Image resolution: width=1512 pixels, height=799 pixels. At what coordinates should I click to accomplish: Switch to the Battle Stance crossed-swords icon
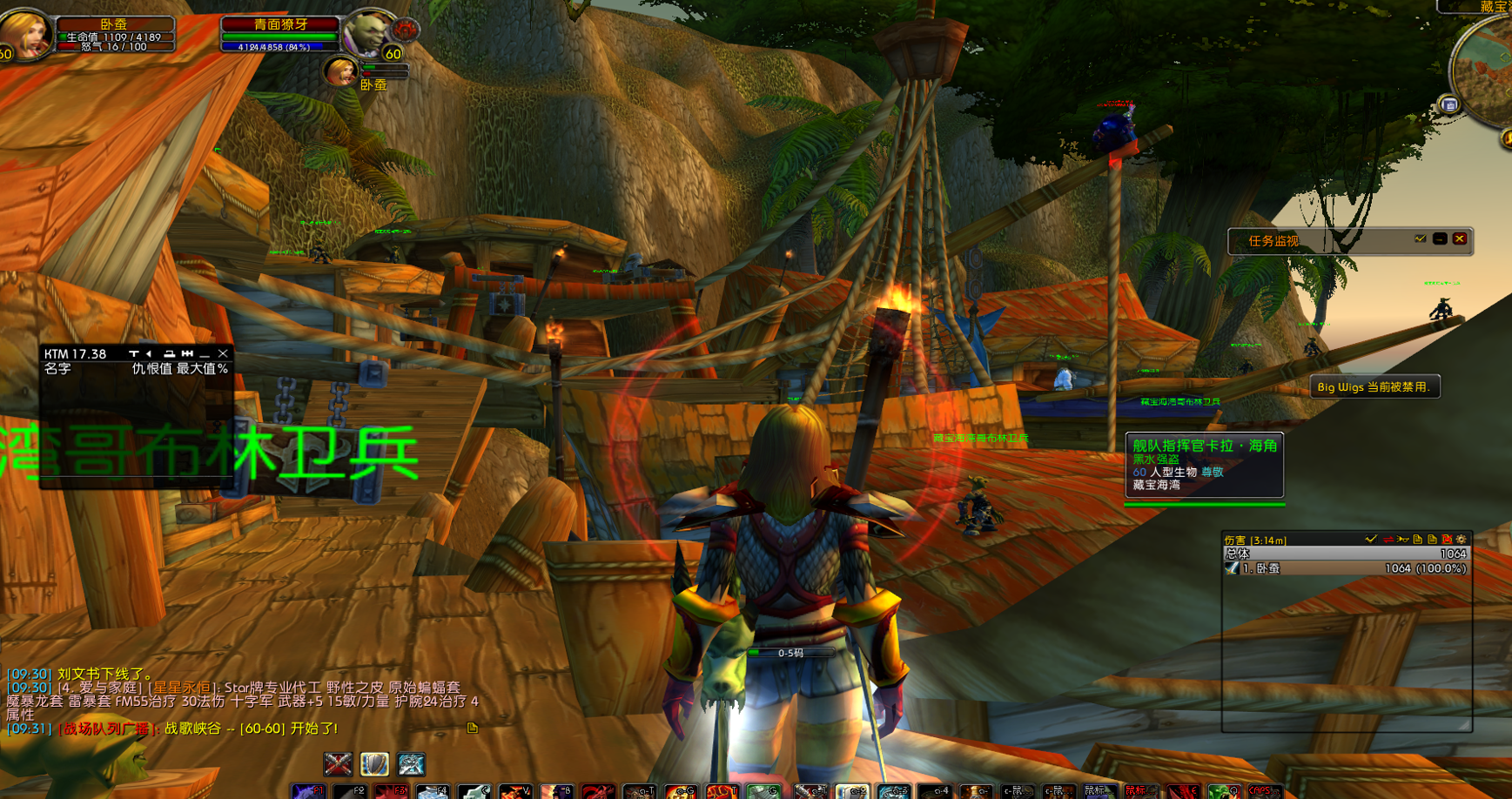point(338,764)
